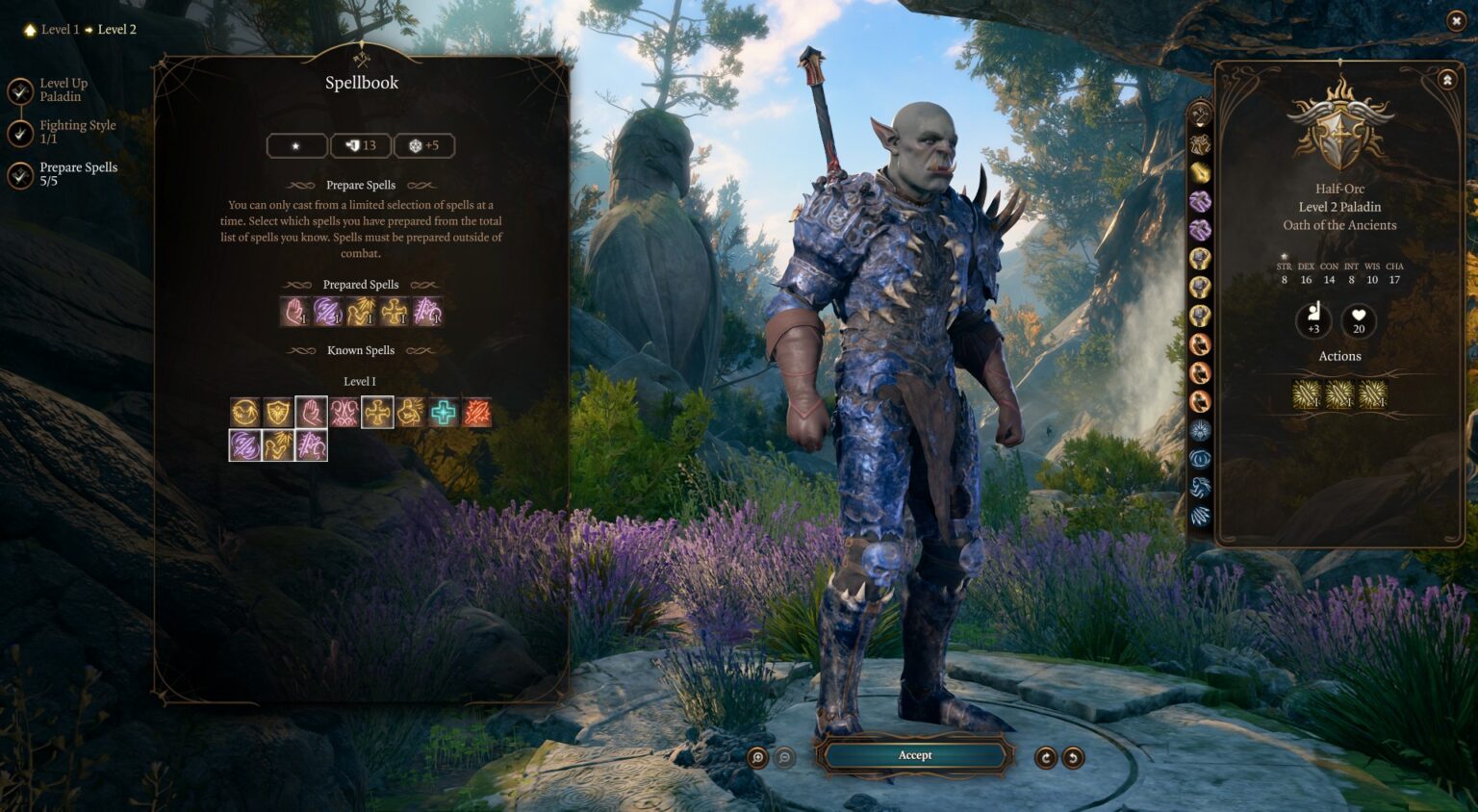Viewport: 1478px width, 812px height.
Task: Rotate the character clockwise
Action: click(1045, 758)
